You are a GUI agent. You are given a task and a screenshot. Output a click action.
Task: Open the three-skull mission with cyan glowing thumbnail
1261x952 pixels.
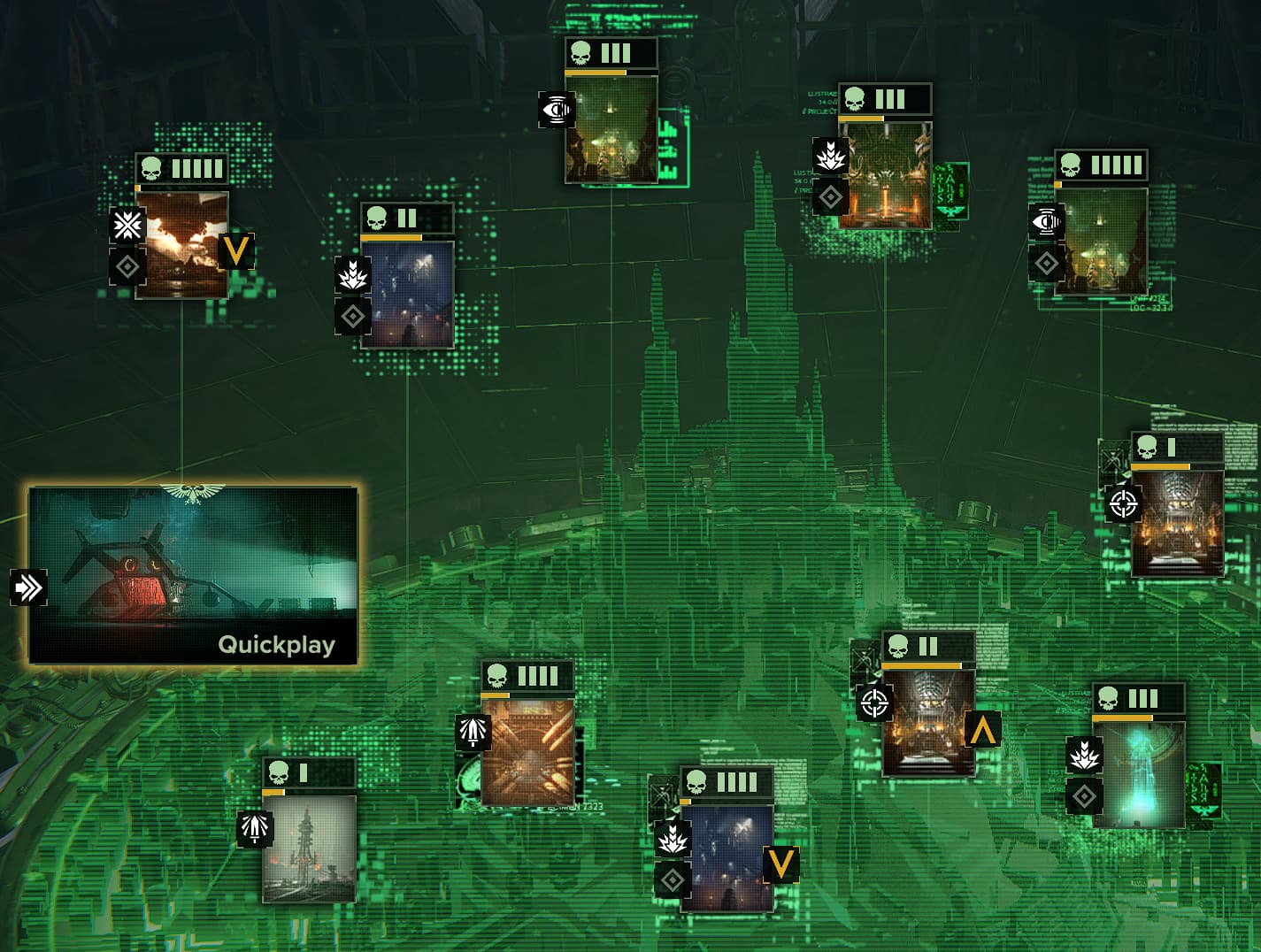[1138, 774]
